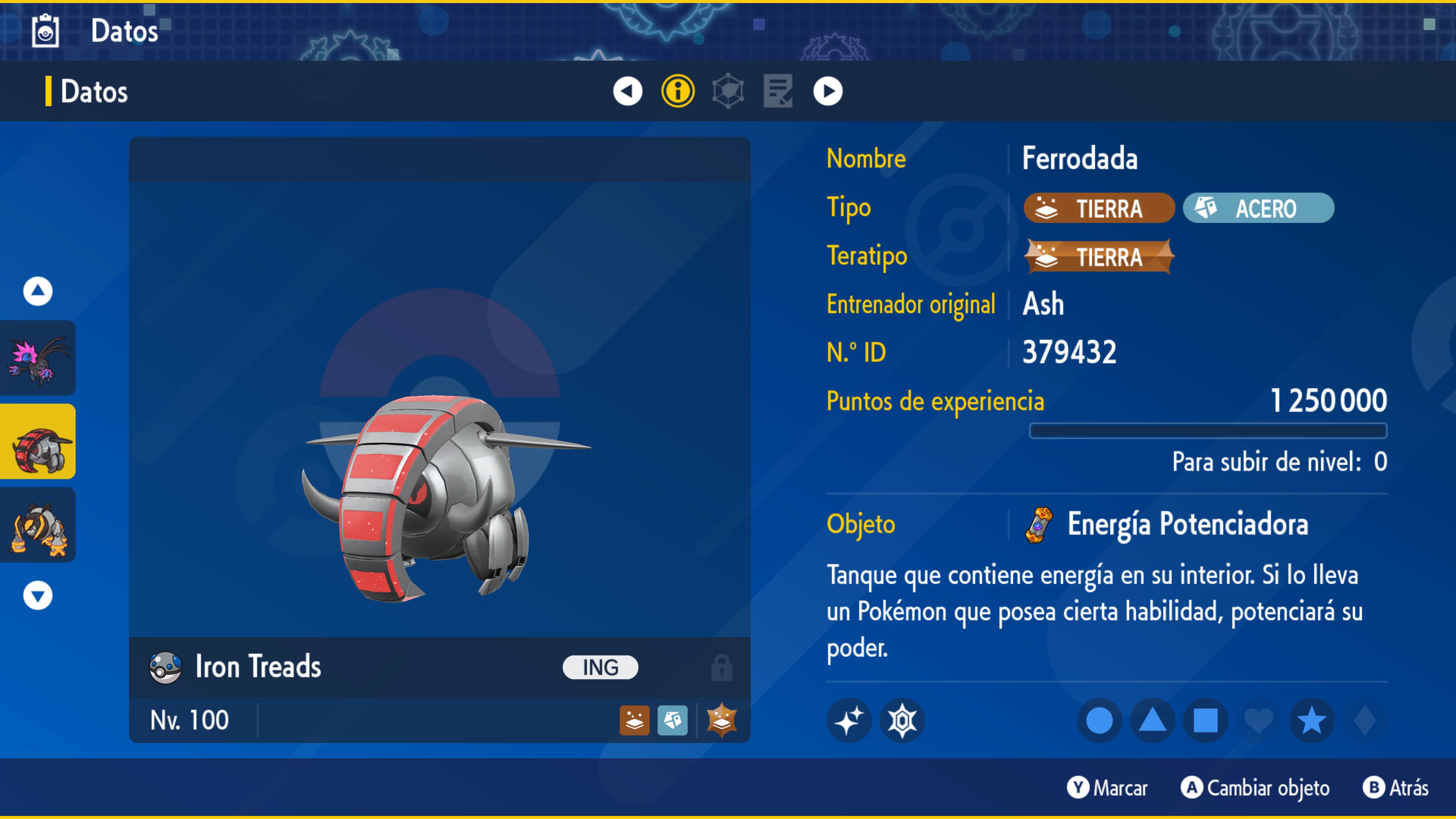The height and width of the screenshot is (819, 1456).
Task: Click the ACERO type badge
Action: click(1258, 208)
